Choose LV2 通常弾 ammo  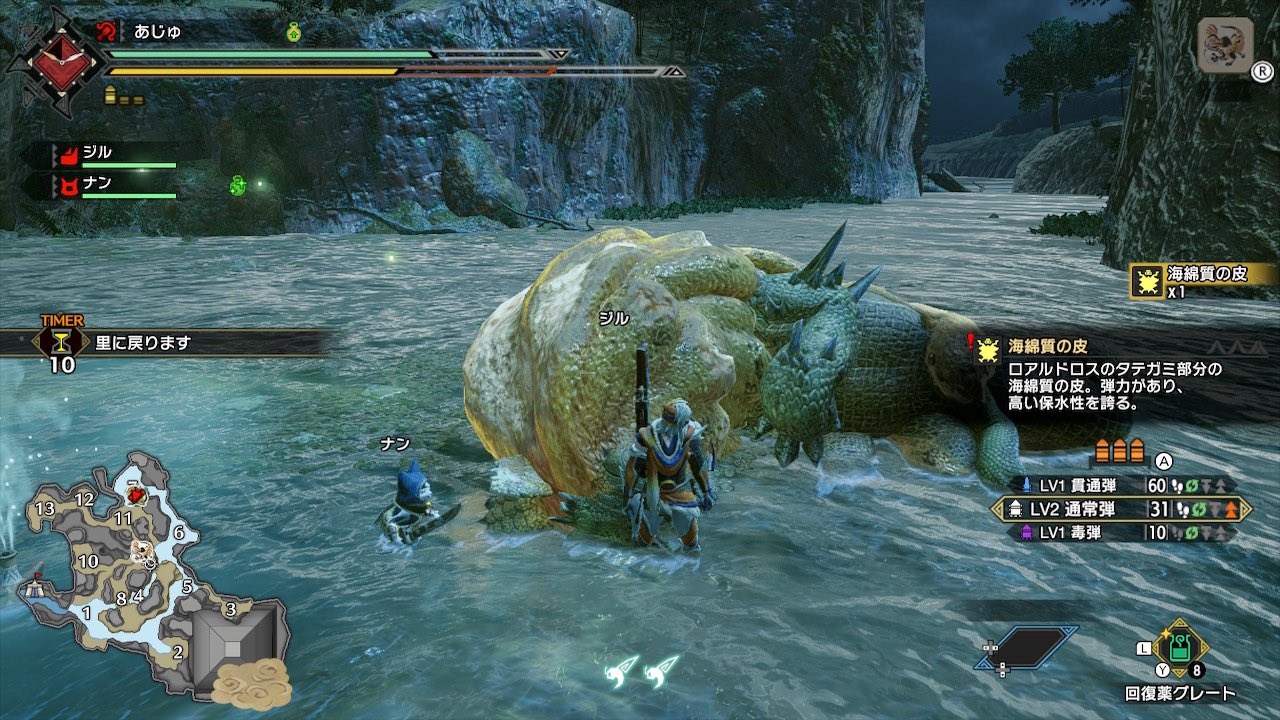(1120, 509)
